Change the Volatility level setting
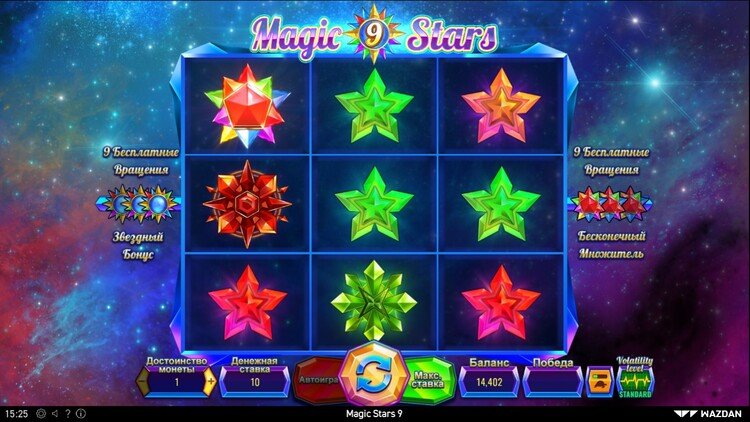Image resolution: width=750 pixels, height=422 pixels. tap(634, 381)
